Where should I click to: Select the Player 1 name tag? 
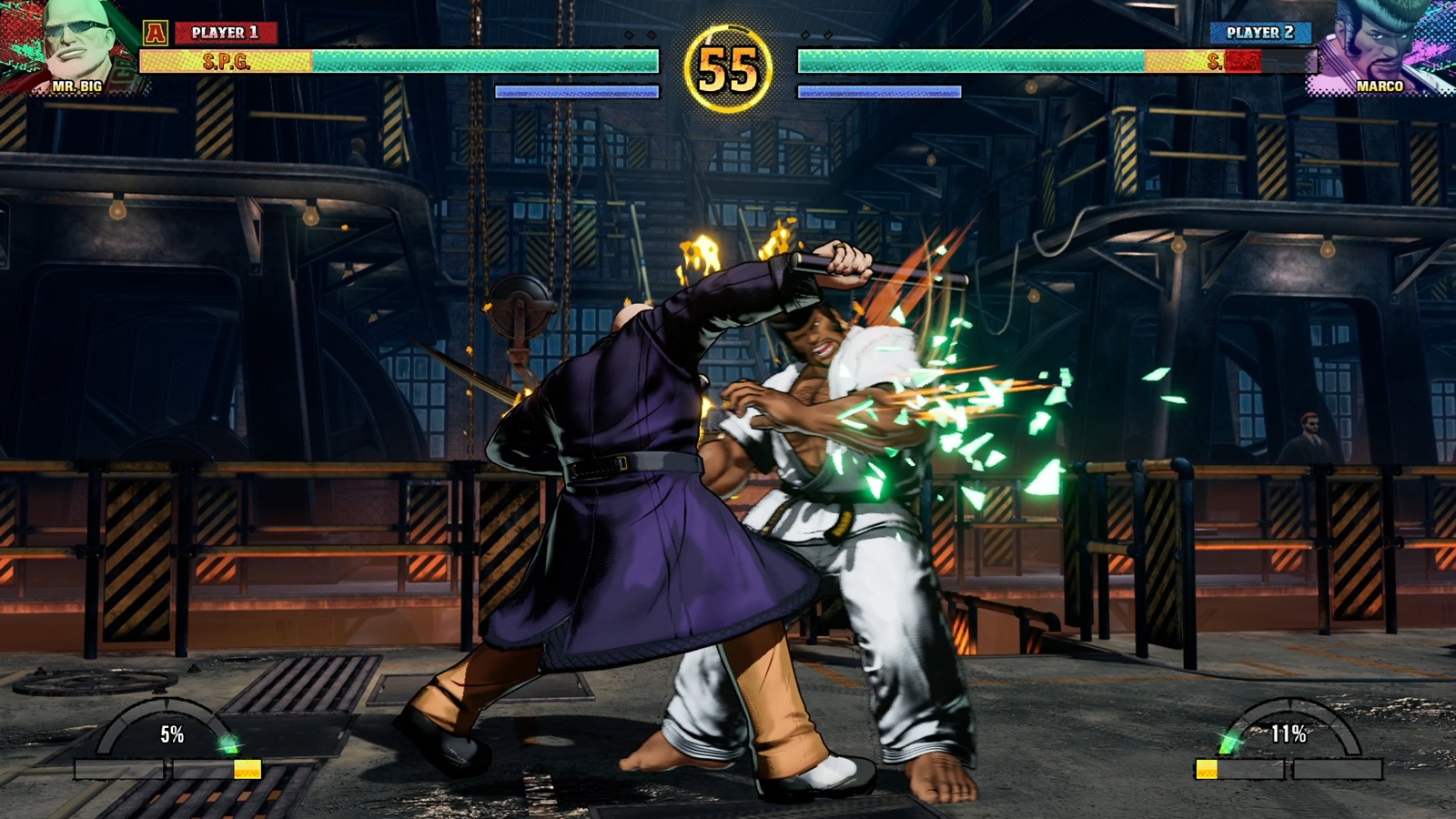pyautogui.click(x=225, y=33)
